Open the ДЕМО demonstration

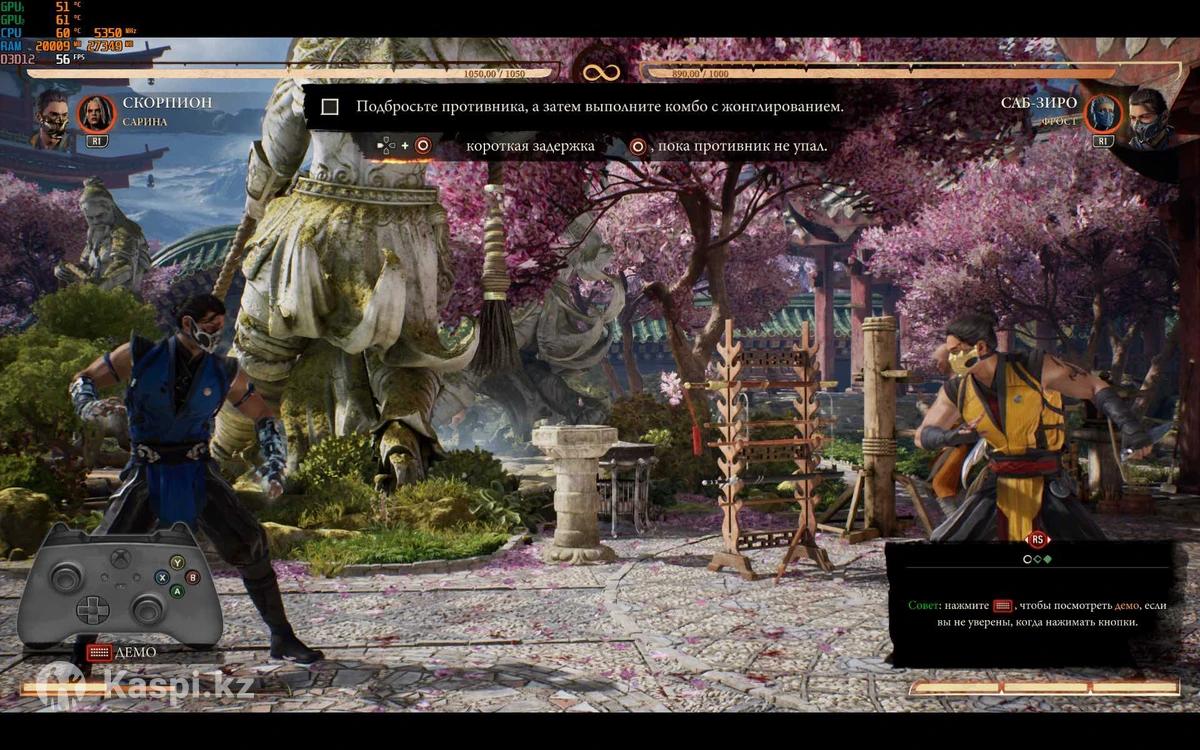pos(121,652)
